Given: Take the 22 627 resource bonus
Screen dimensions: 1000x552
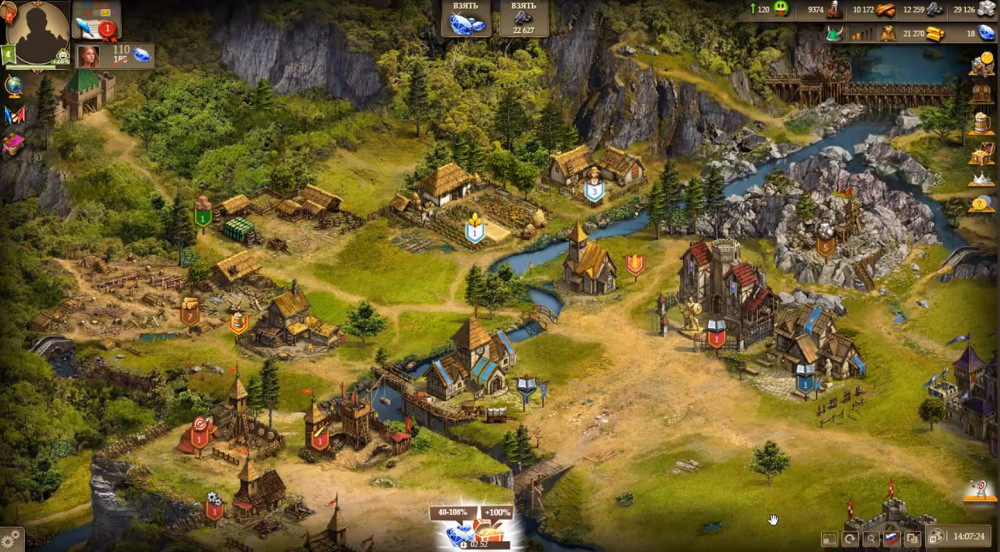Looking at the screenshot, I should (x=524, y=18).
